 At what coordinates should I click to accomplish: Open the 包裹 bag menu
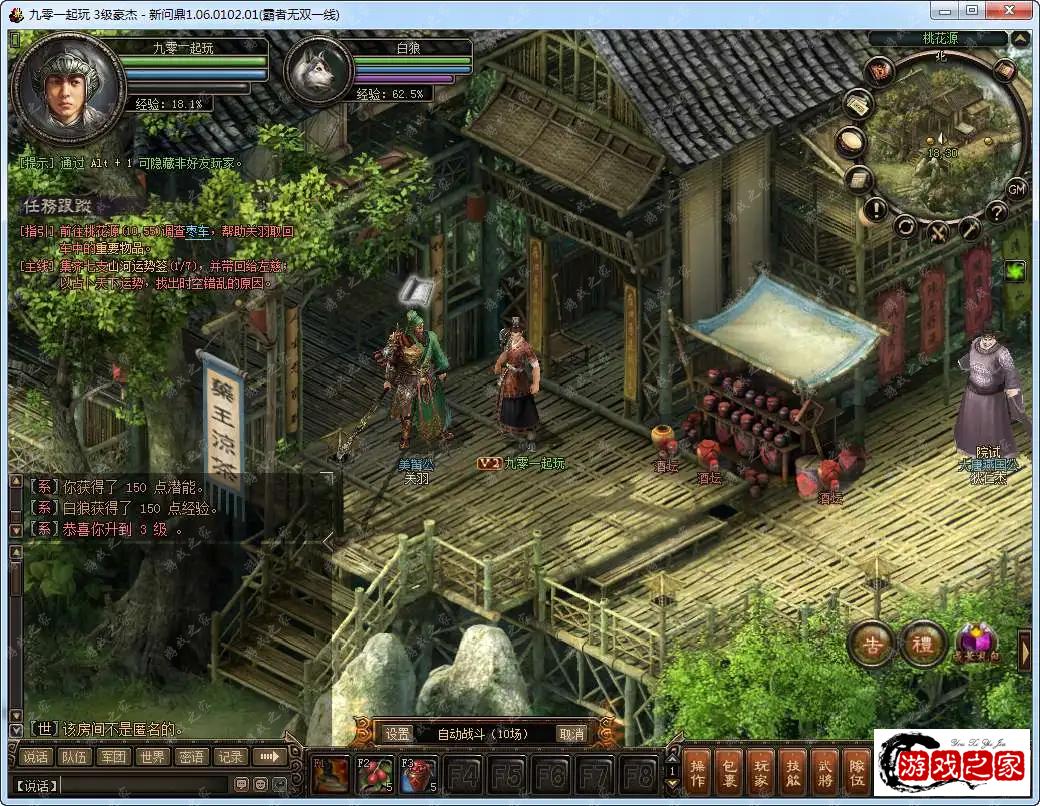point(728,773)
